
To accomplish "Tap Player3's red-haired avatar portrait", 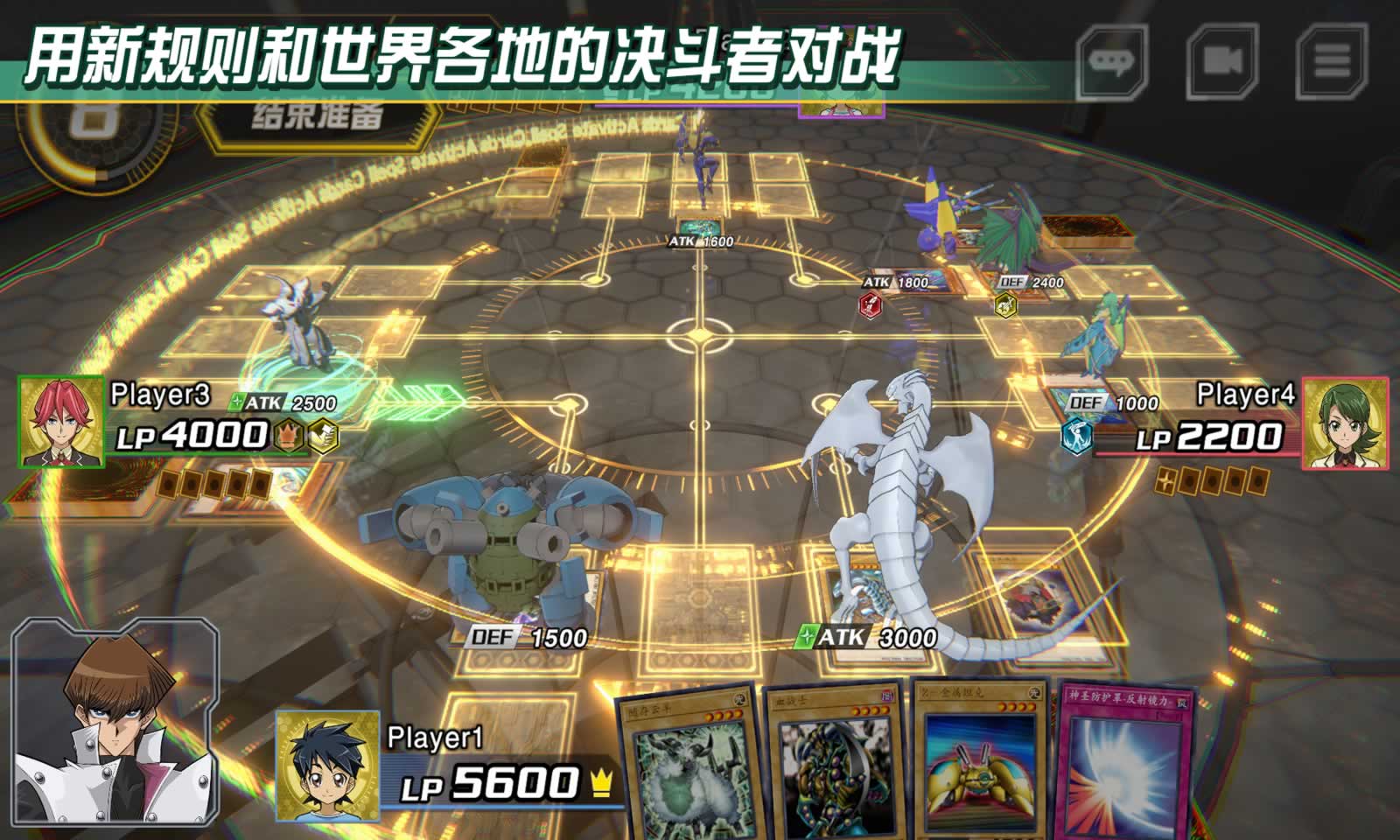I will [x=60, y=421].
